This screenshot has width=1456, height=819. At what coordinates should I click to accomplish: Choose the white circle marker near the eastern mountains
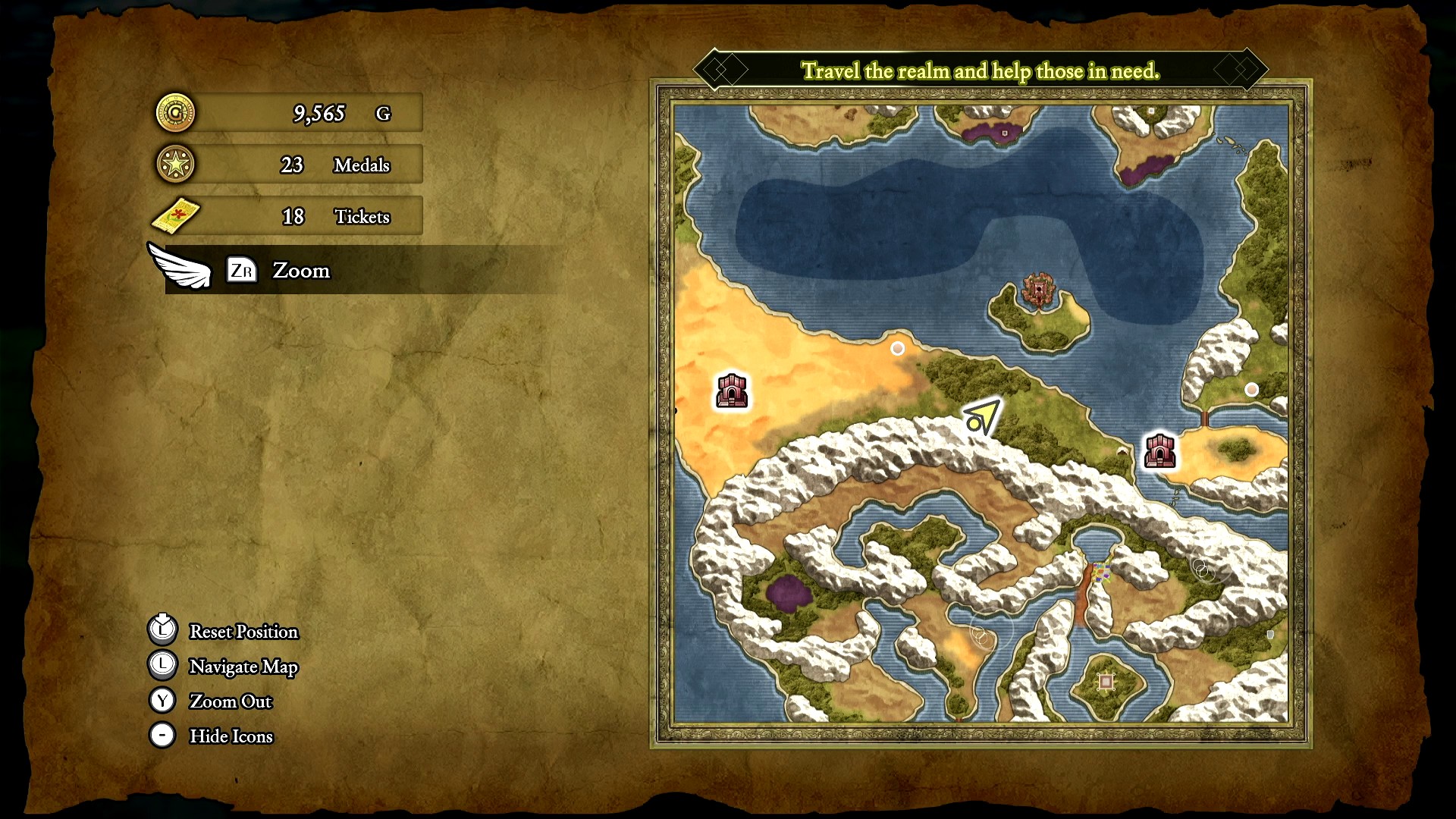[x=1251, y=389]
